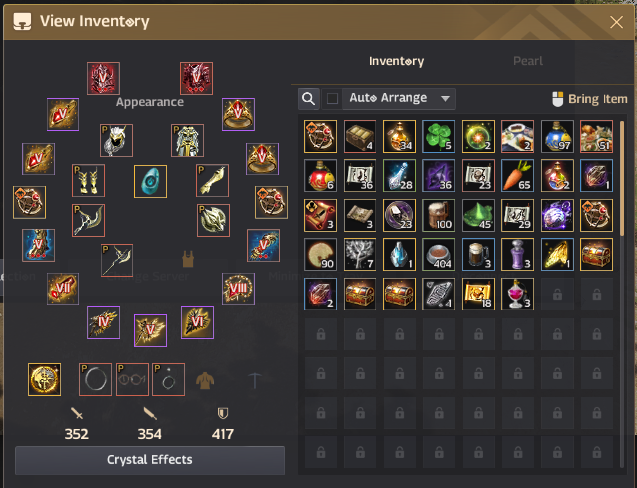Open the Crystal Effects panel
637x488 pixels.
150,460
